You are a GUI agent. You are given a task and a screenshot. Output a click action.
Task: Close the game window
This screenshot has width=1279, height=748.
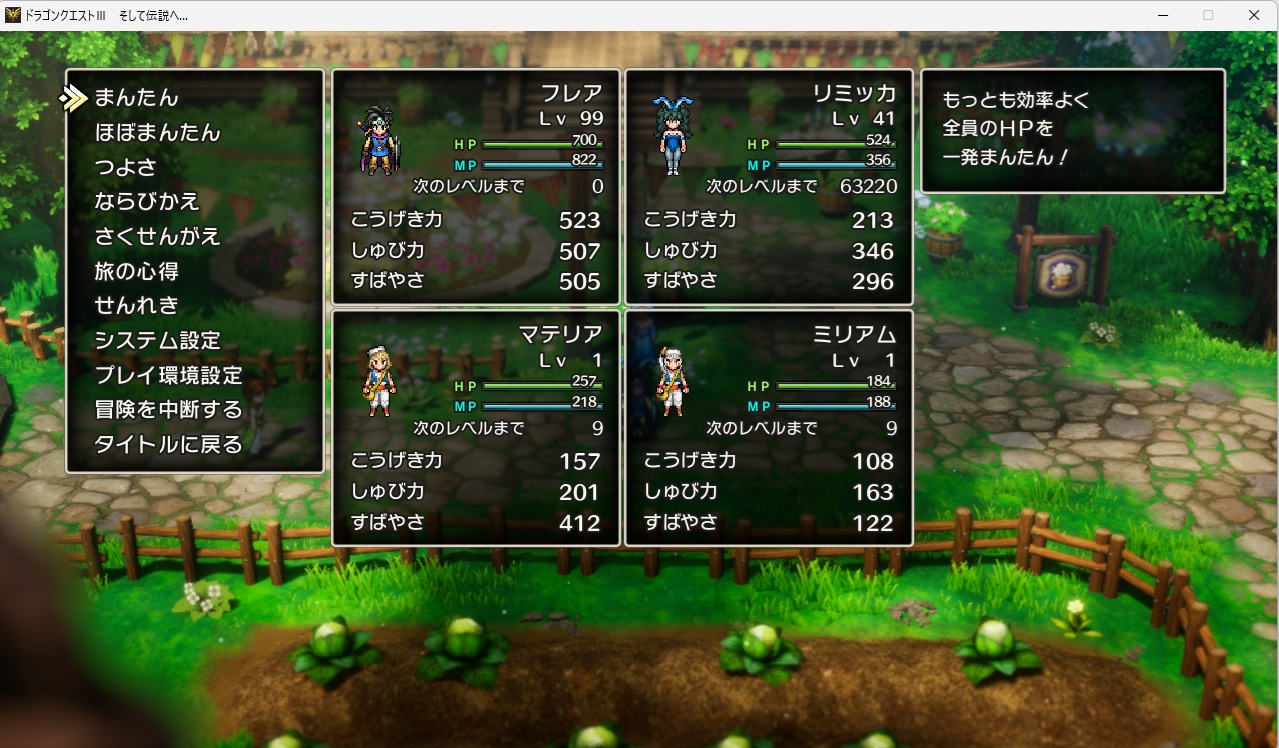point(1253,15)
